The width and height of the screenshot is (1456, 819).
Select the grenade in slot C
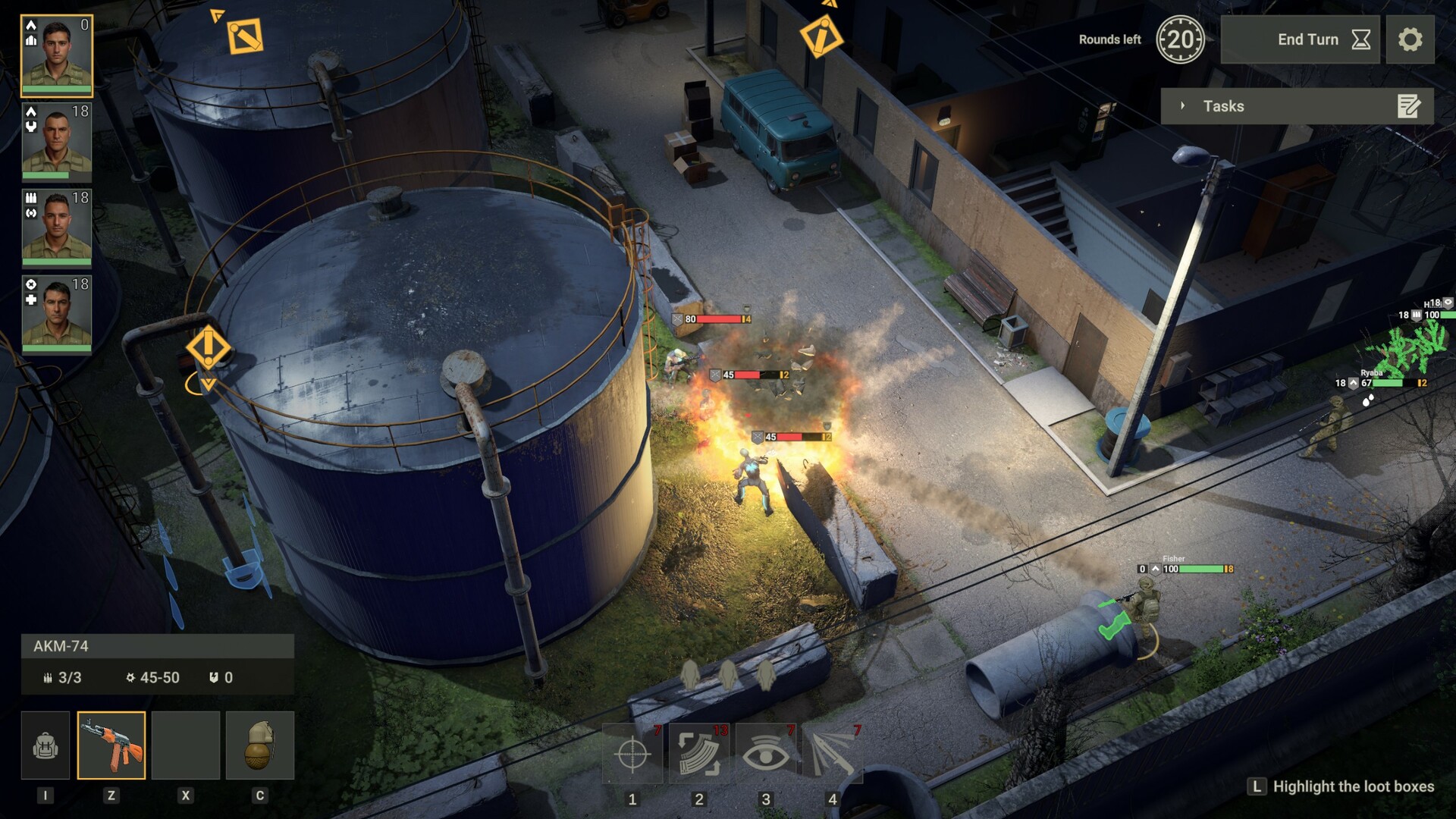click(261, 745)
